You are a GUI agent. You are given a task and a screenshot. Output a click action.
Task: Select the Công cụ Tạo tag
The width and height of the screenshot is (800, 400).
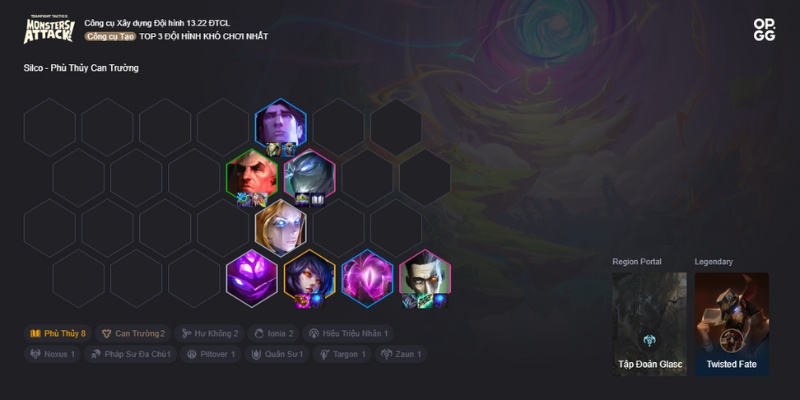point(109,37)
